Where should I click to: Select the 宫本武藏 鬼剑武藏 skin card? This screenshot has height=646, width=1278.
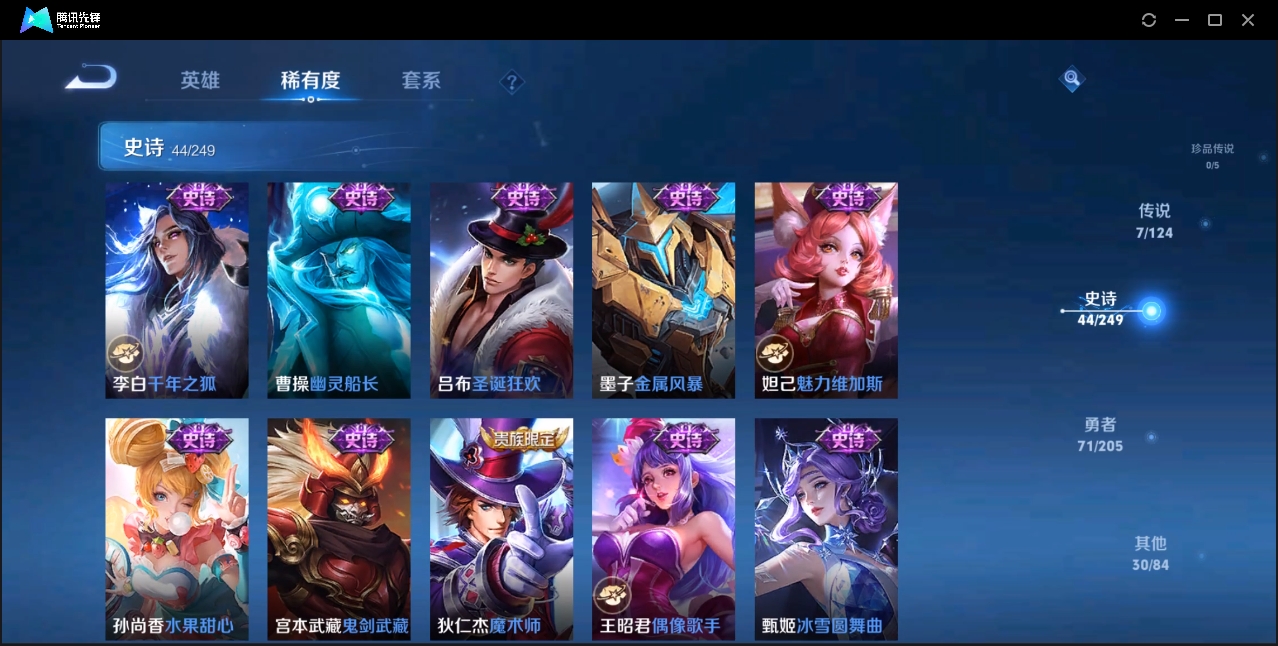(339, 528)
